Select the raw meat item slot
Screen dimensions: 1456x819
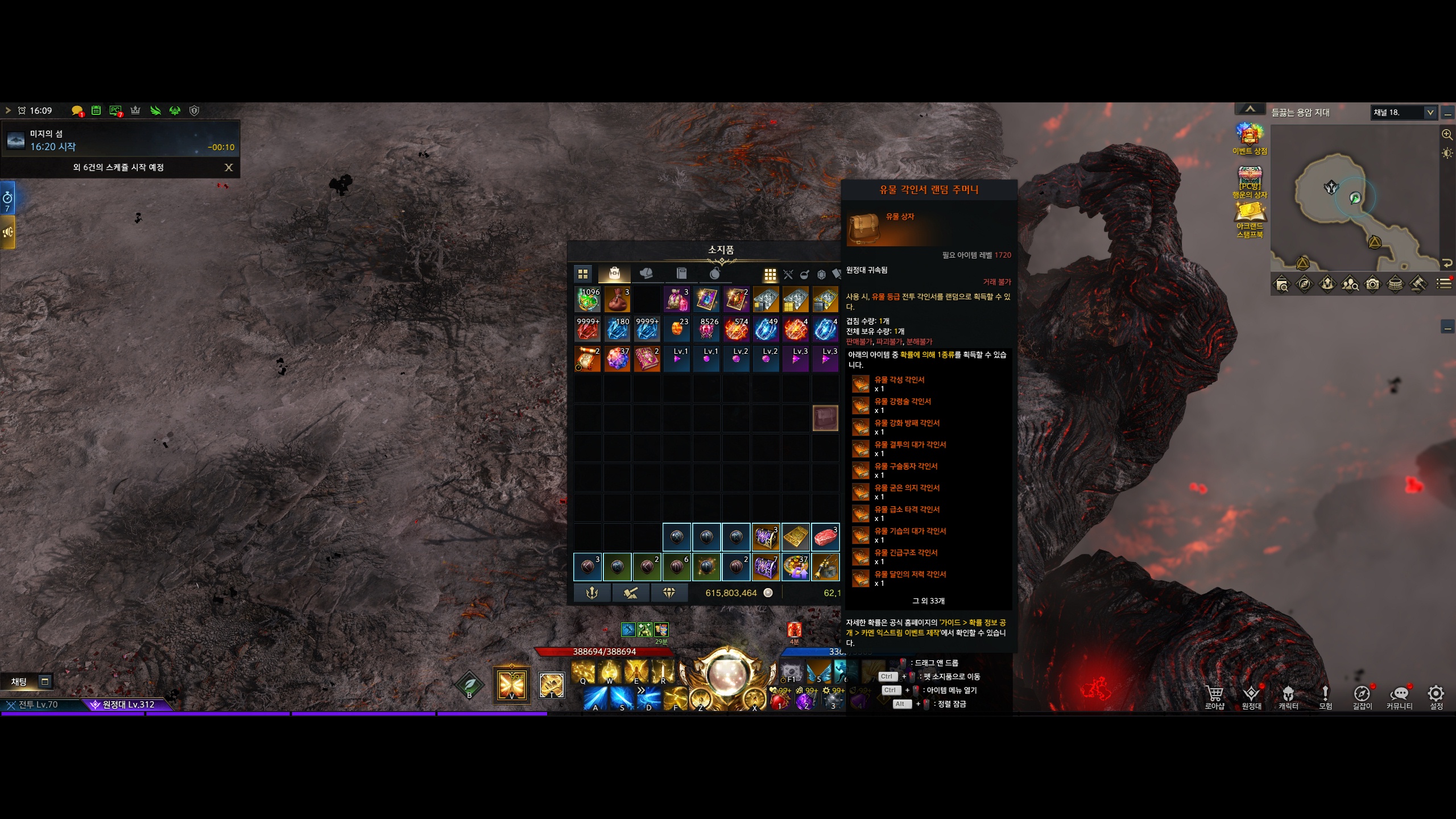coord(825,537)
